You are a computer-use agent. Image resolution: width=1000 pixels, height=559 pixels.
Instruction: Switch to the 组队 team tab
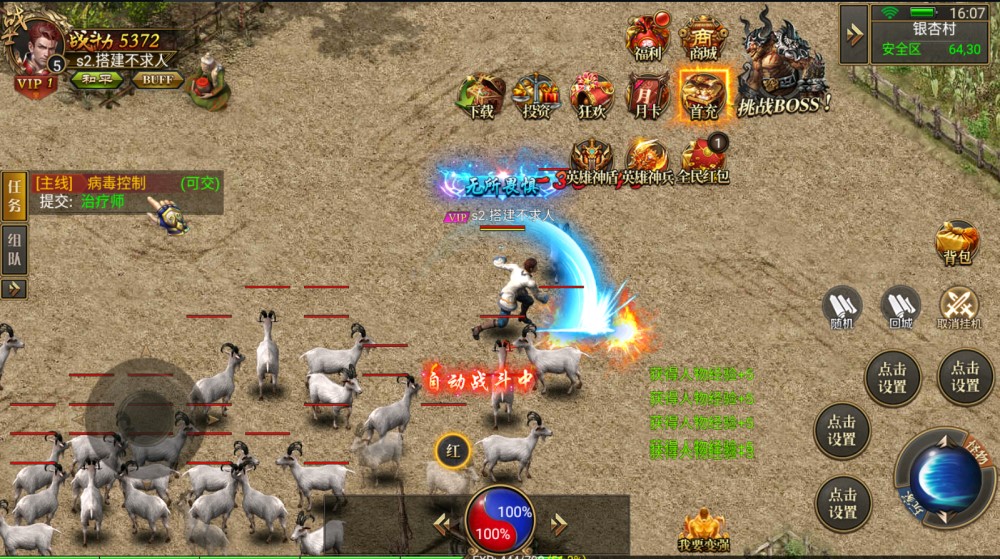pyautogui.click(x=14, y=248)
